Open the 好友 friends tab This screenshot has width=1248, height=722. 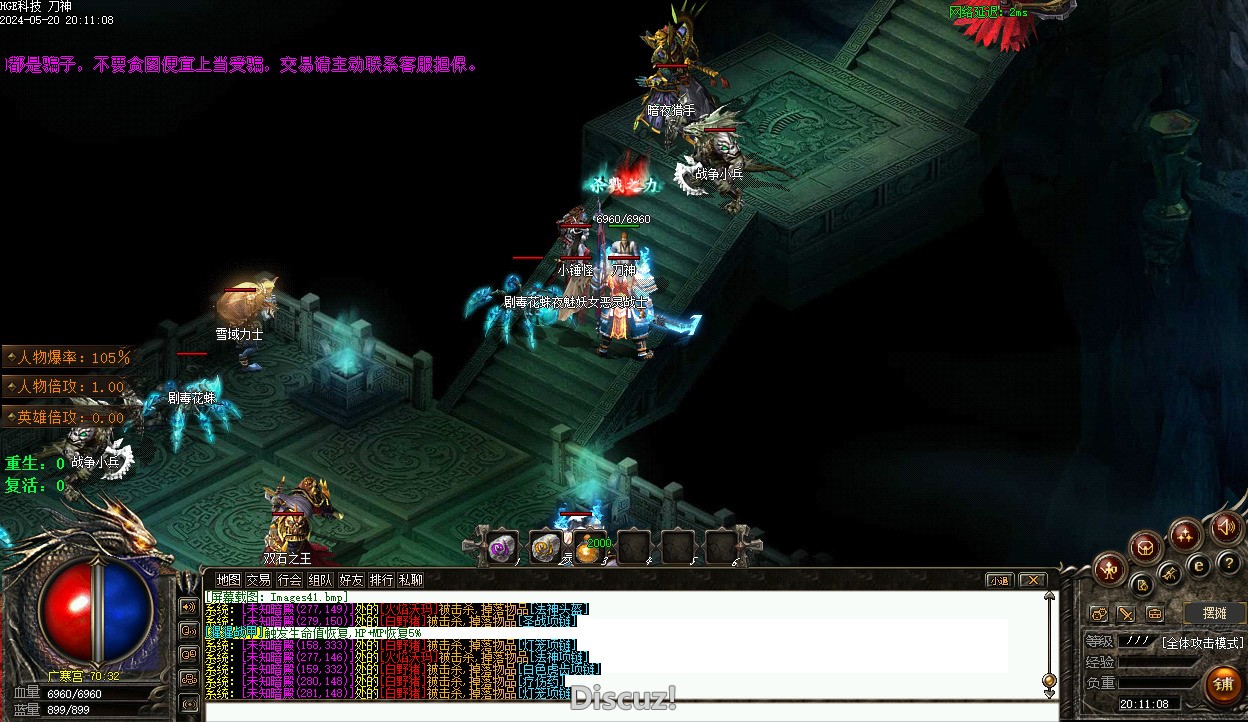click(x=351, y=579)
